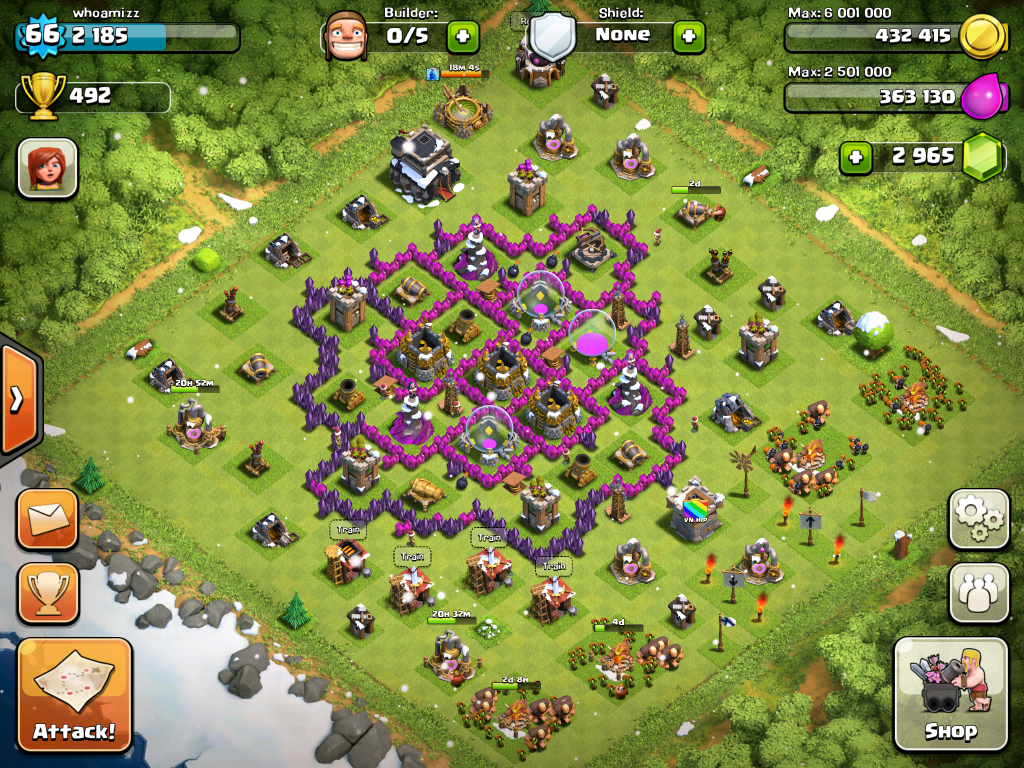Add a builder with the plus button
This screenshot has height=768, width=1024.
pyautogui.click(x=462, y=37)
